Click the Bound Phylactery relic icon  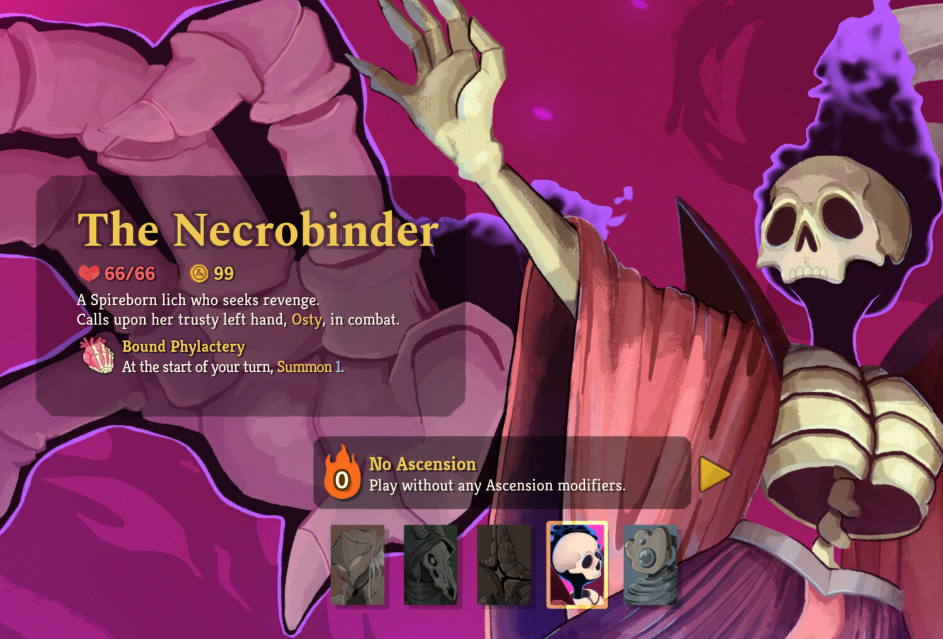pyautogui.click(x=98, y=355)
